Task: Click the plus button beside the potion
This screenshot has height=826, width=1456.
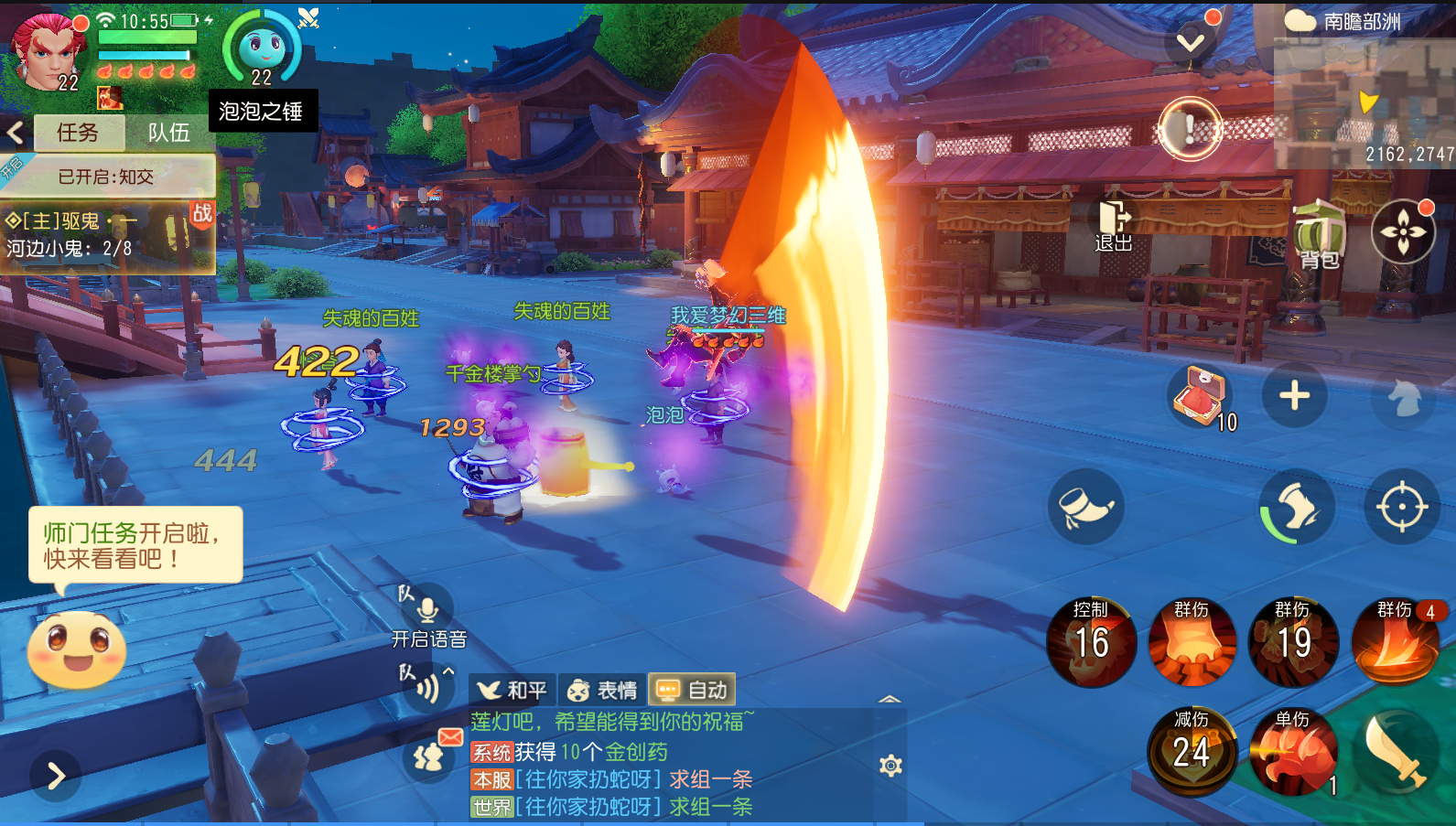Action: coord(1294,396)
